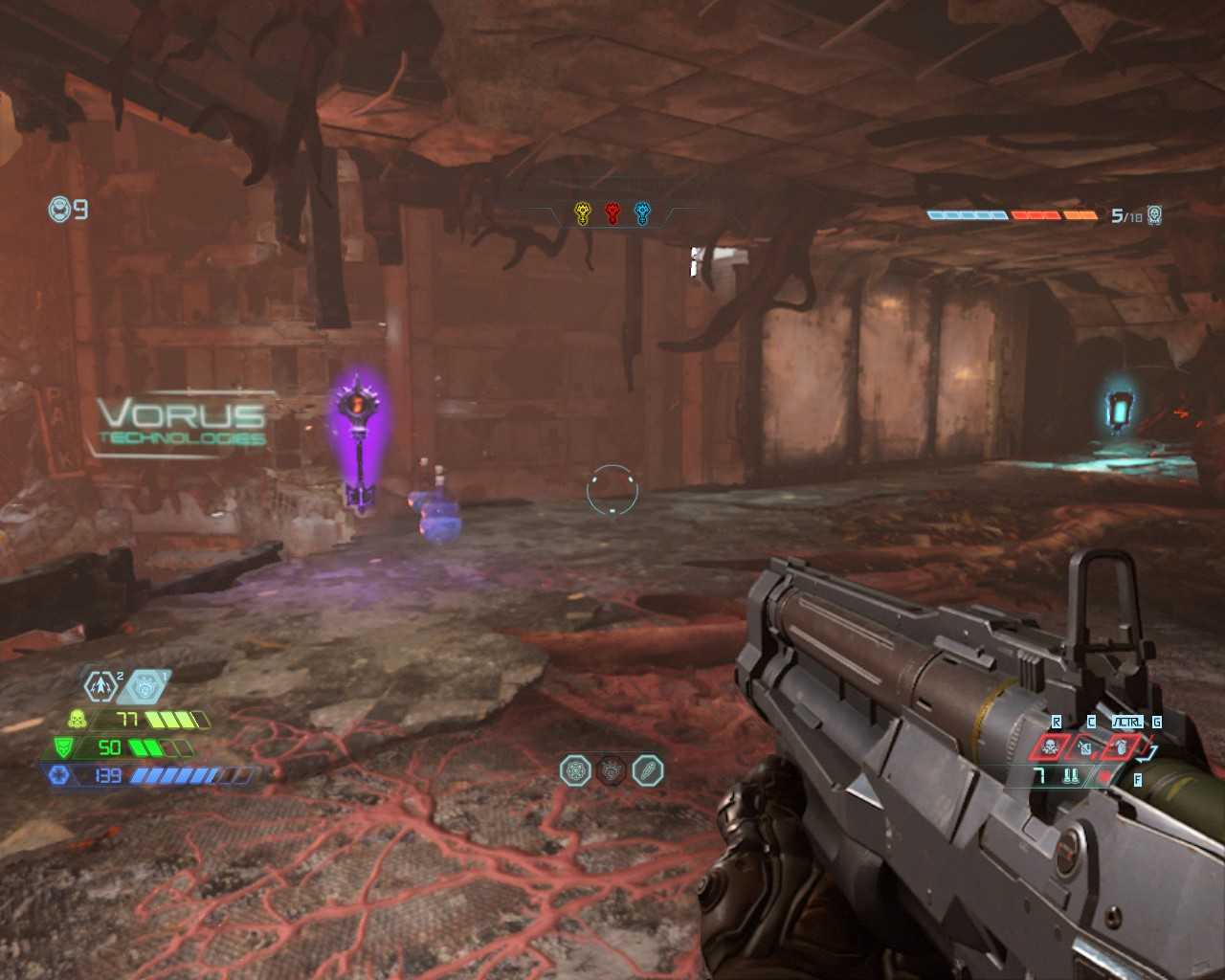The height and width of the screenshot is (980, 1225).
Task: Click the light blue fist ability icon
Action: click(x=145, y=685)
